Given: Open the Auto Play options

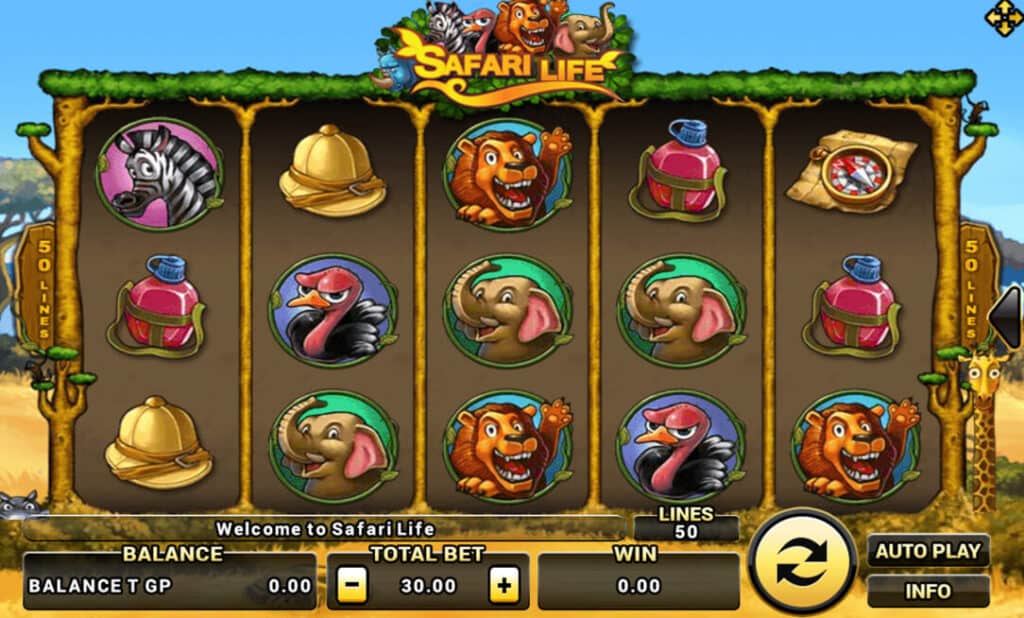Looking at the screenshot, I should tap(928, 550).
